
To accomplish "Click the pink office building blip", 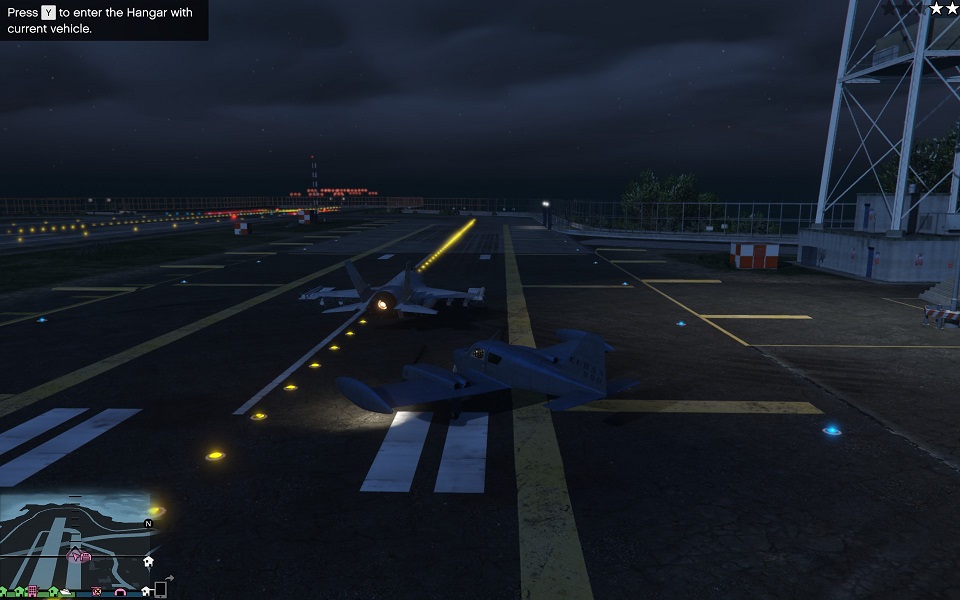I will pos(32,591).
